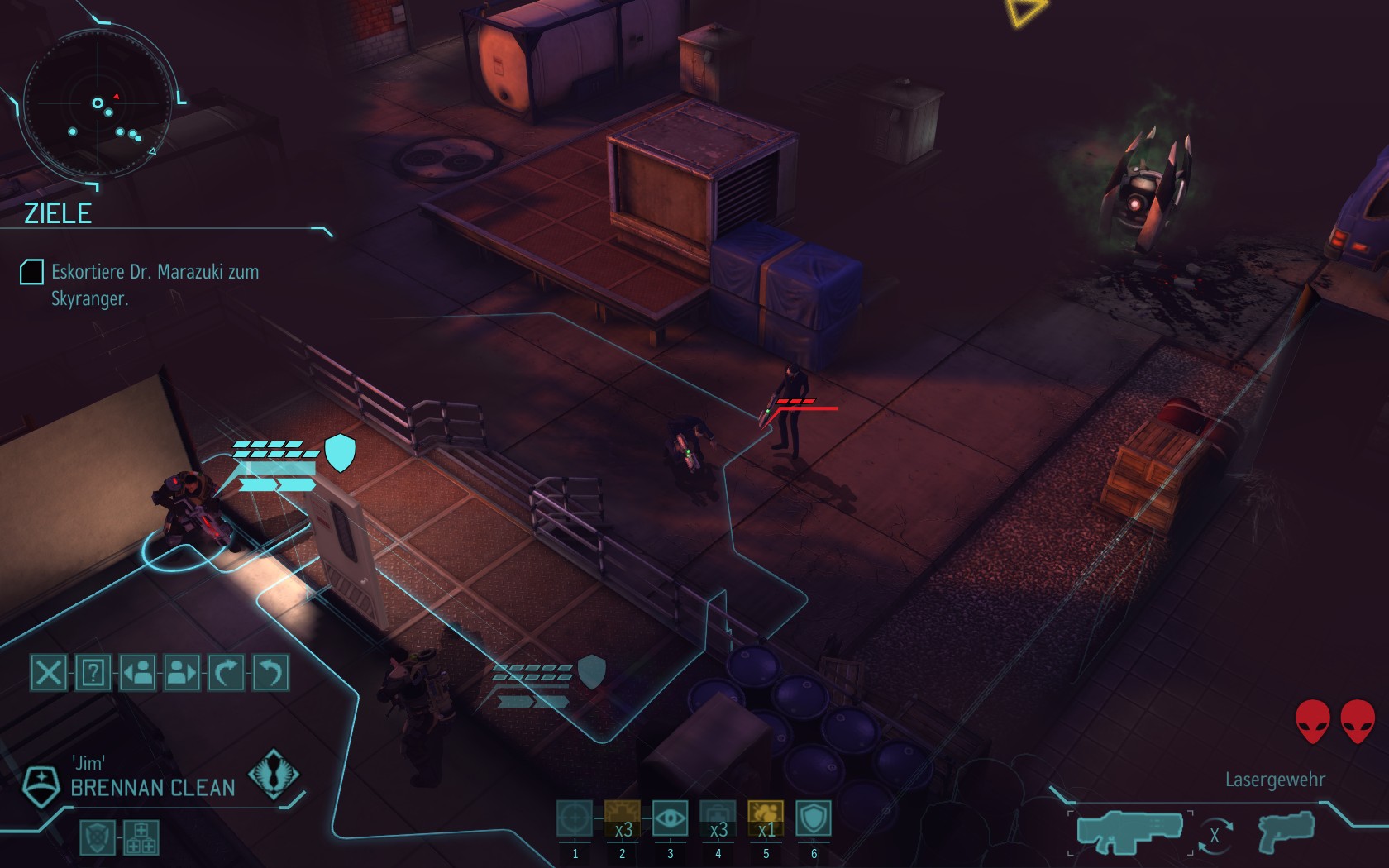Target the left red alien head

pyautogui.click(x=1312, y=721)
